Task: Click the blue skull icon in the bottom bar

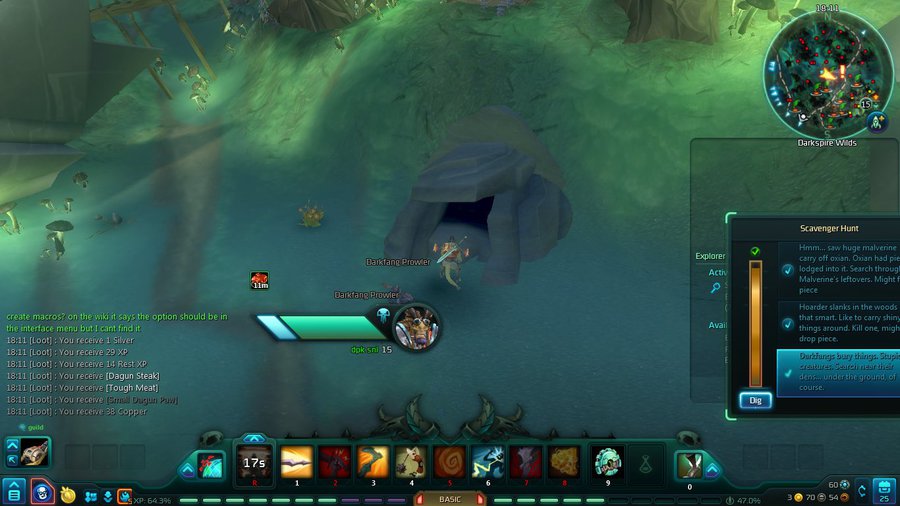Action: [x=42, y=492]
